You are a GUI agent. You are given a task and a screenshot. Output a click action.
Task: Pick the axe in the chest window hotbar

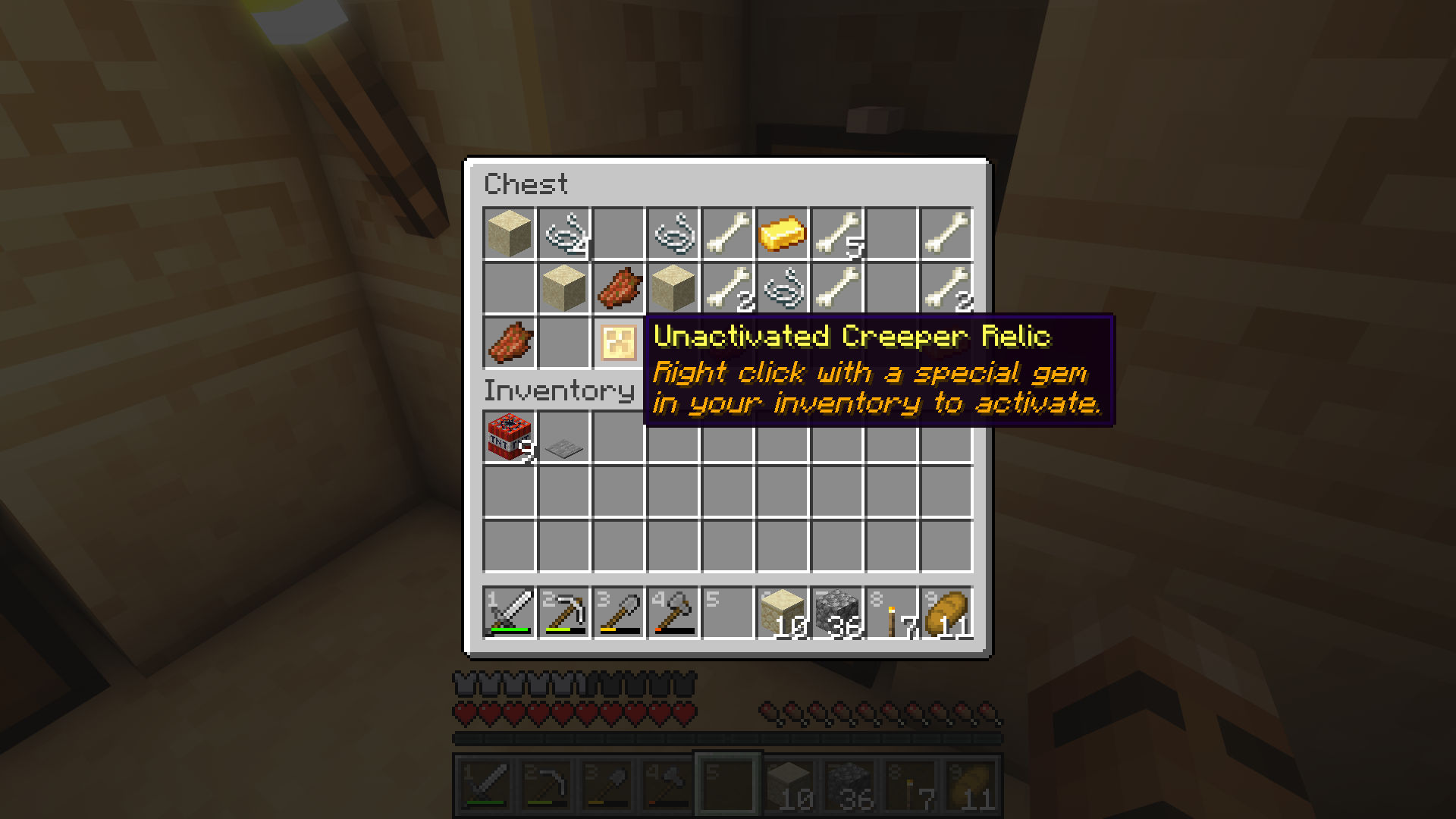673,613
